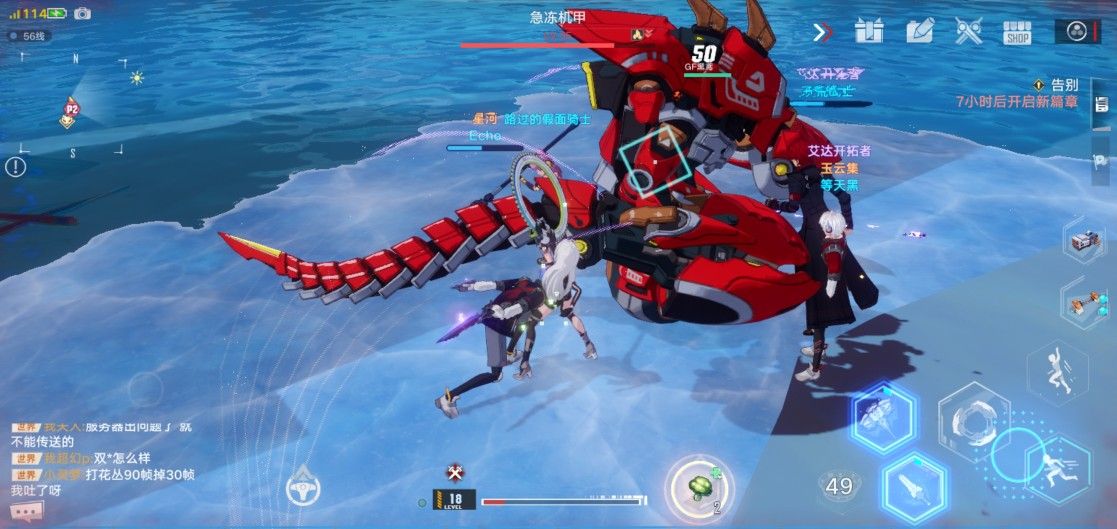Open the SHOP from the top bar

tap(1017, 32)
